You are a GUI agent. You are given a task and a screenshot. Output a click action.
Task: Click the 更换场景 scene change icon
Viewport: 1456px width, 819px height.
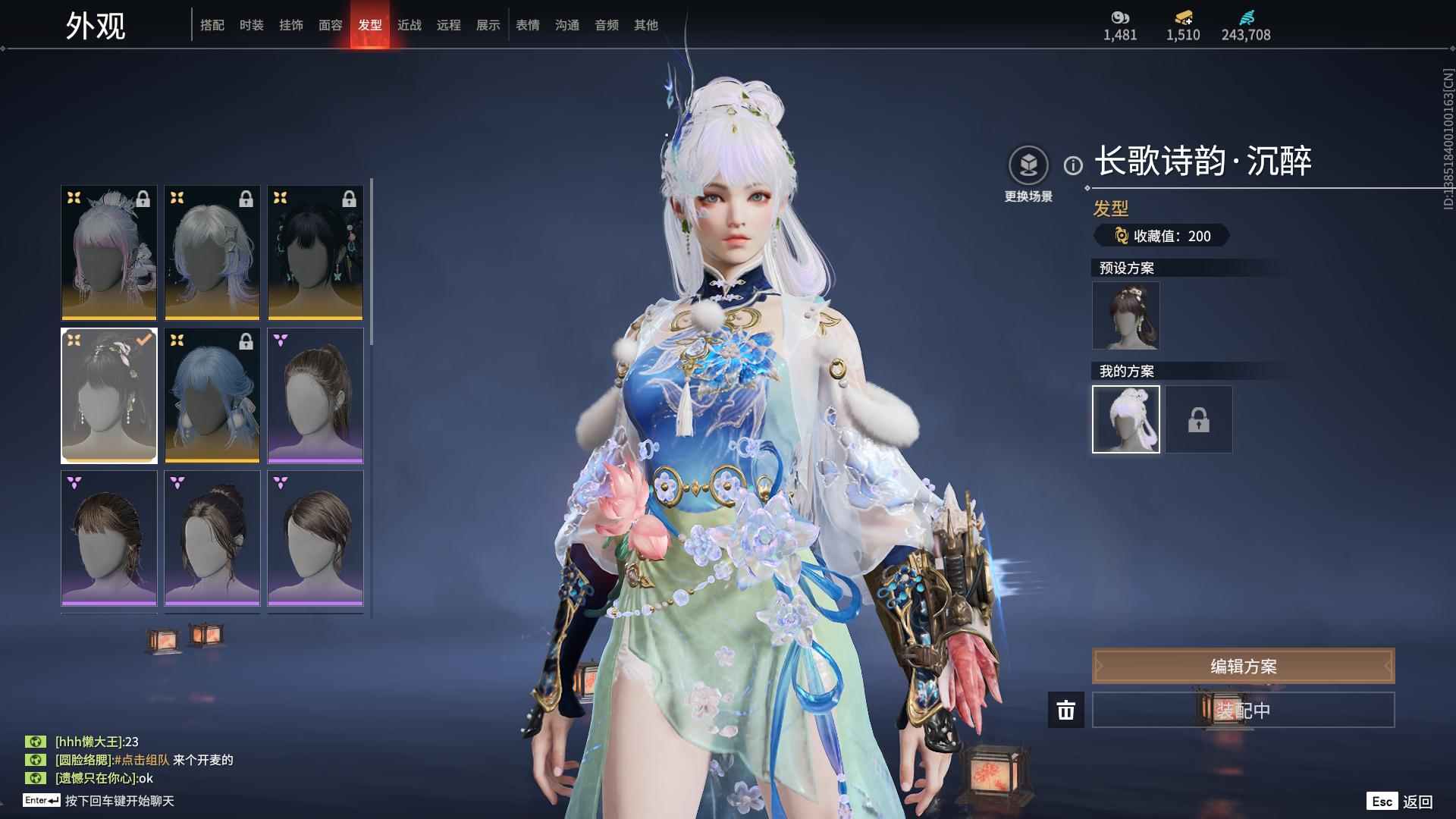(x=1028, y=165)
